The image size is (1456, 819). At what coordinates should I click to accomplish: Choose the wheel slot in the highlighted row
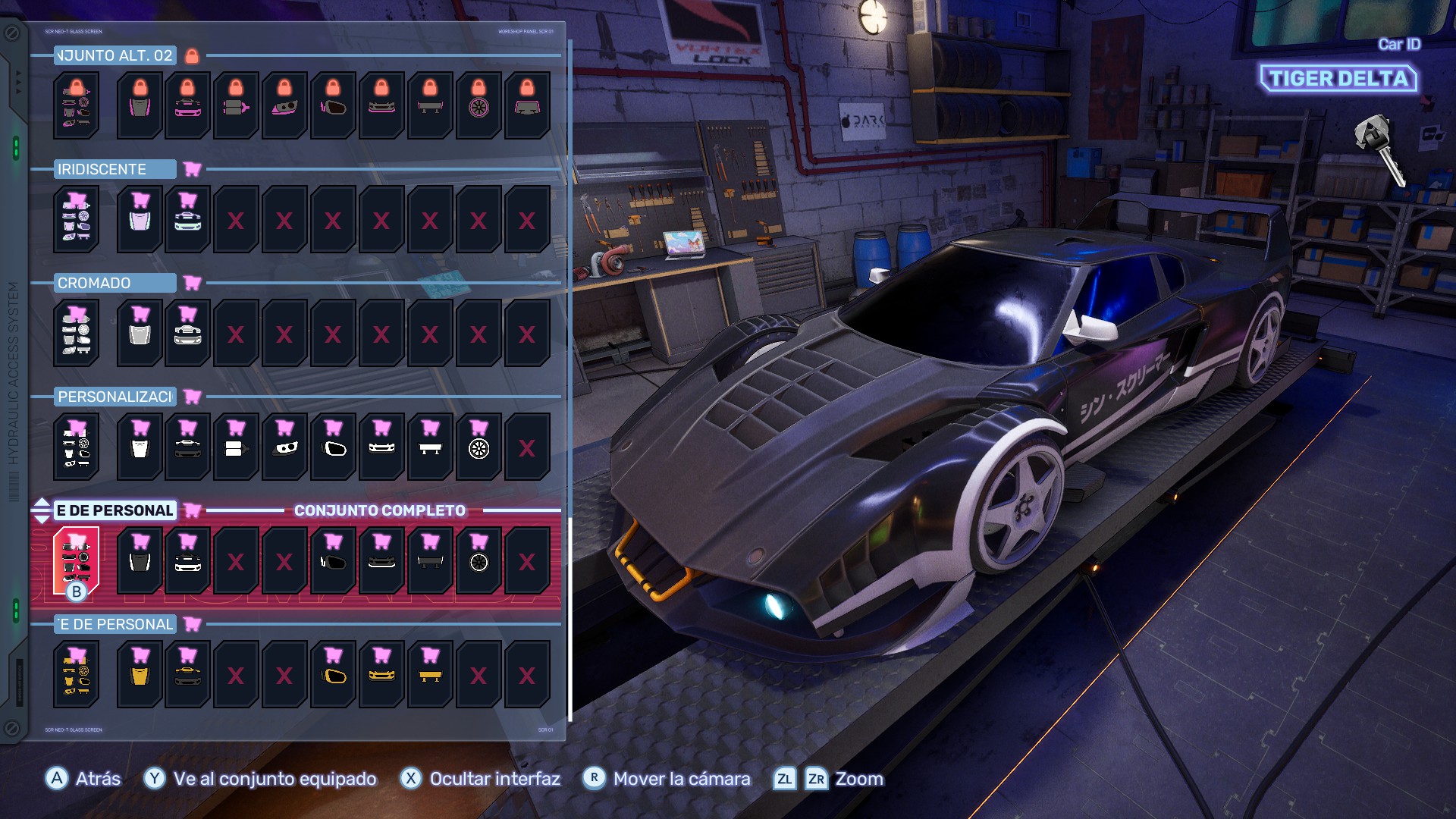(x=479, y=560)
